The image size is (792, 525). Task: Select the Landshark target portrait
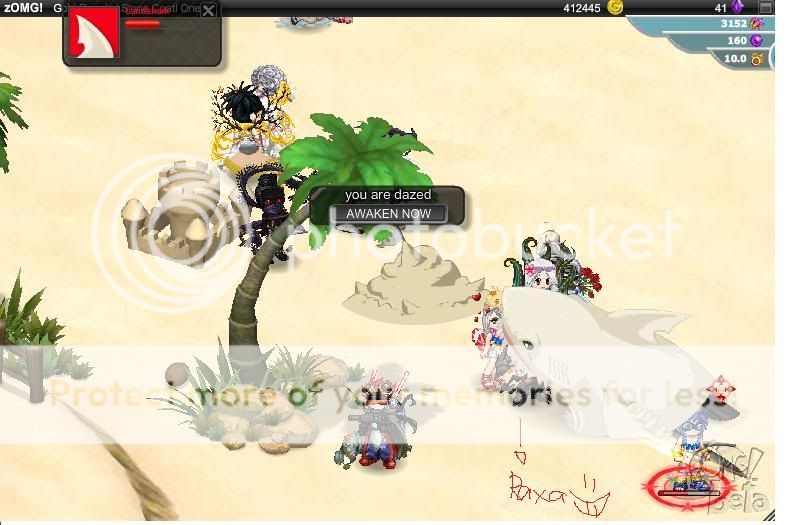tap(93, 35)
